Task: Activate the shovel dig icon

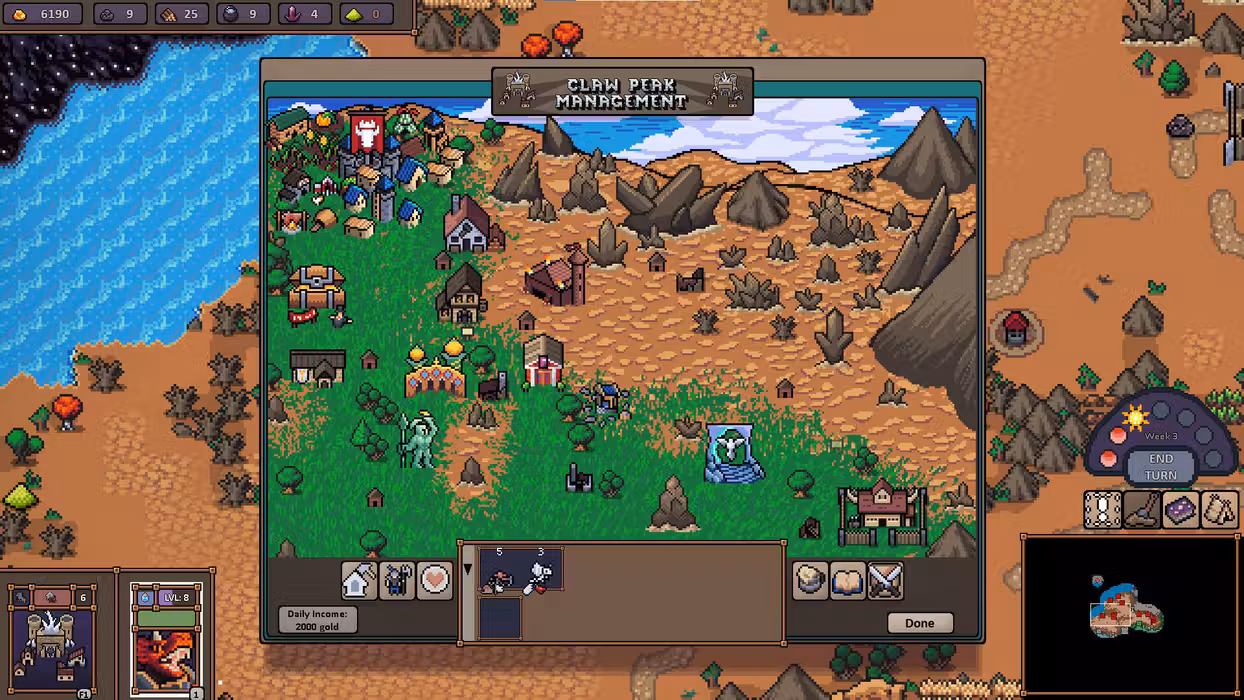Action: pyautogui.click(x=1141, y=510)
